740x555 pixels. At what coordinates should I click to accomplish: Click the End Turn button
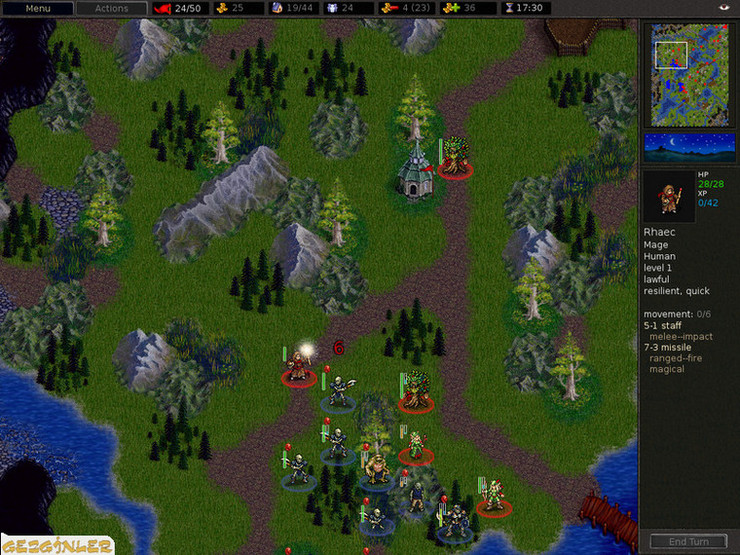tap(688, 542)
